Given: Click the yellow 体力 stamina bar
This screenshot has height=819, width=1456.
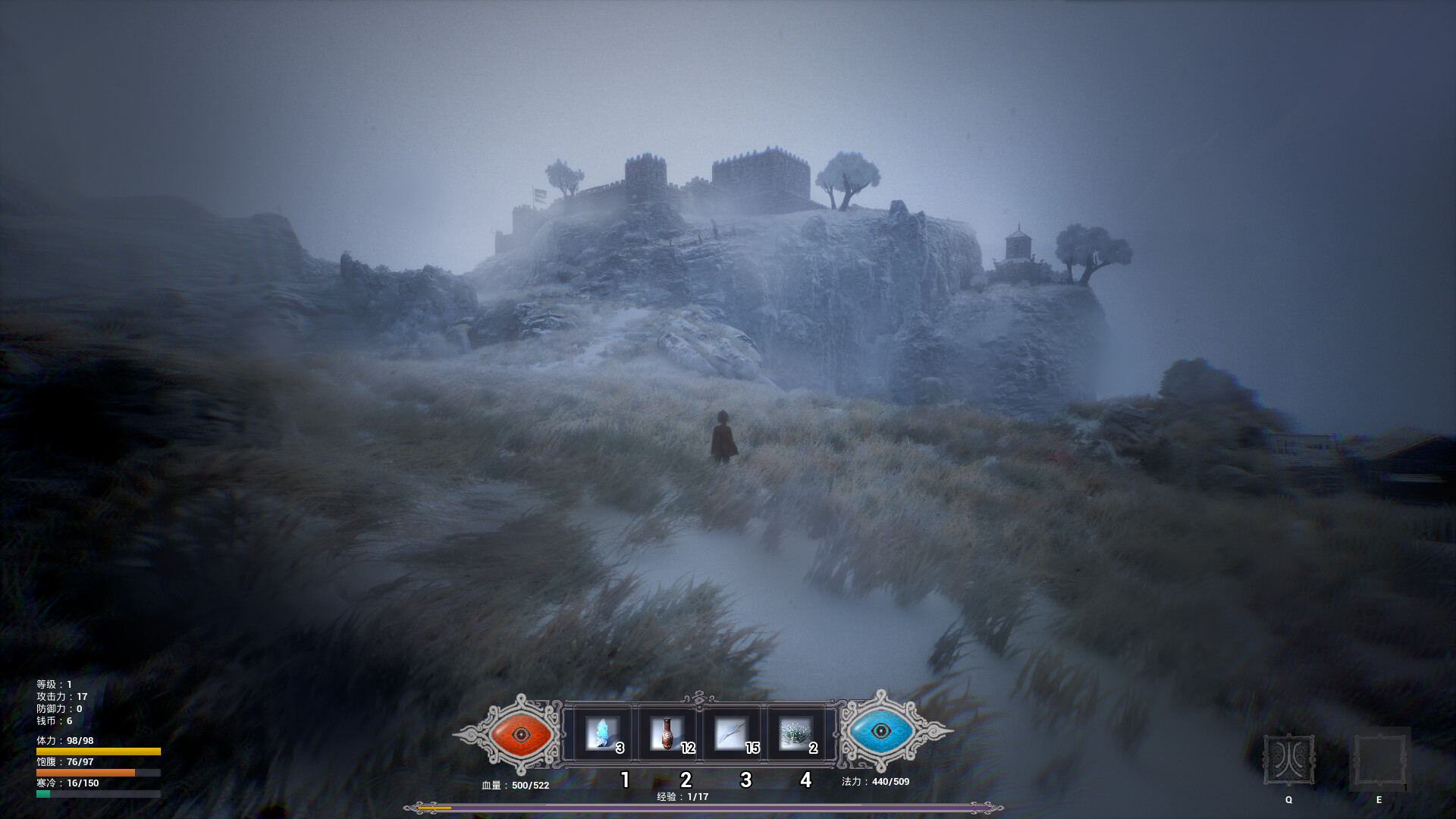Looking at the screenshot, I should [x=97, y=750].
